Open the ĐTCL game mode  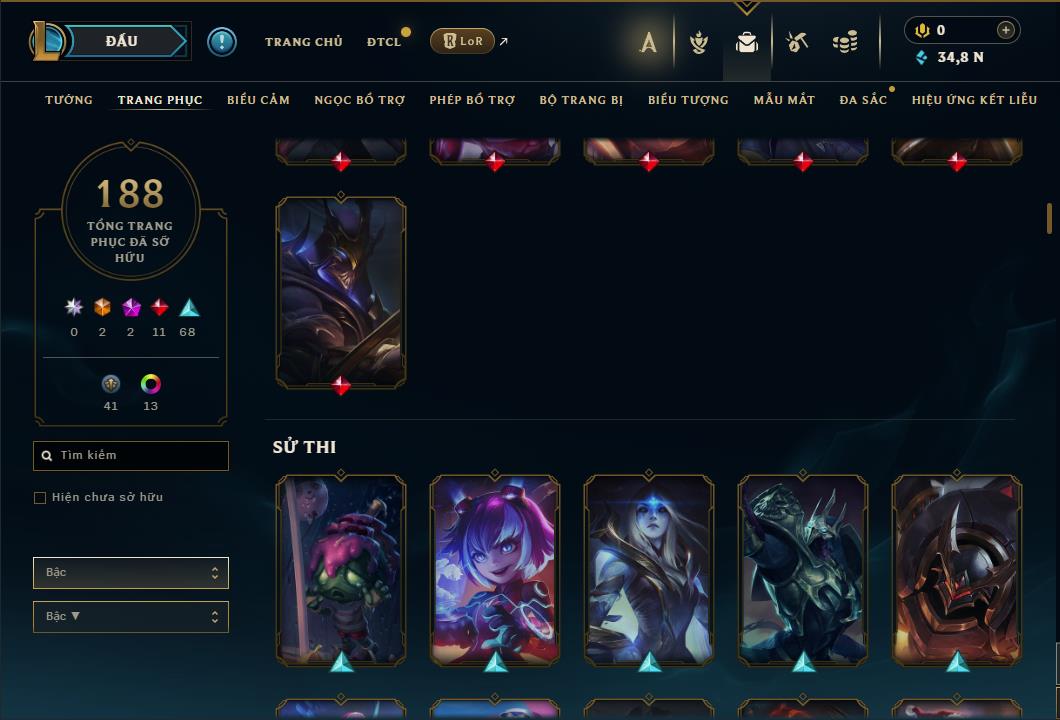(x=383, y=42)
